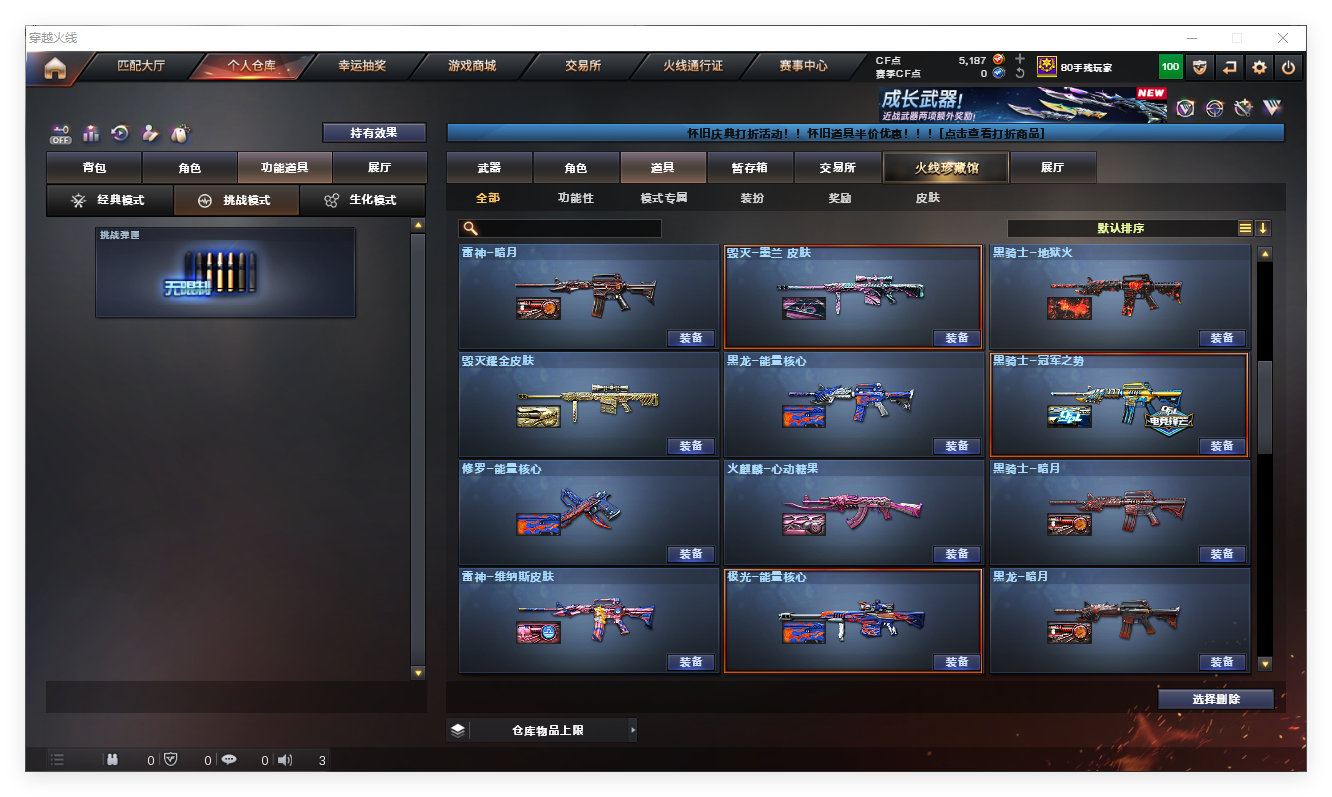Viewport: 1332px width, 797px height.
Task: Click the 选择删除 select delete button
Action: [1215, 699]
